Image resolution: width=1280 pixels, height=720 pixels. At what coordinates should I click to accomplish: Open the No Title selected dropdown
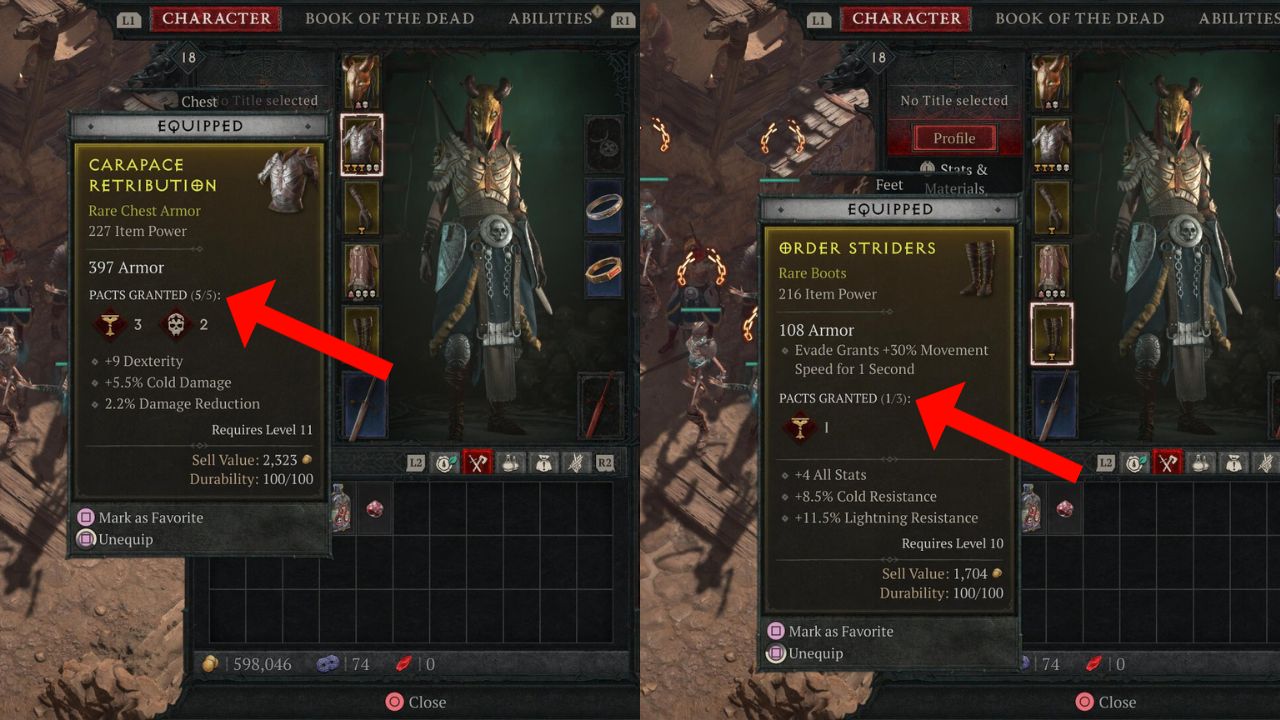pos(954,100)
